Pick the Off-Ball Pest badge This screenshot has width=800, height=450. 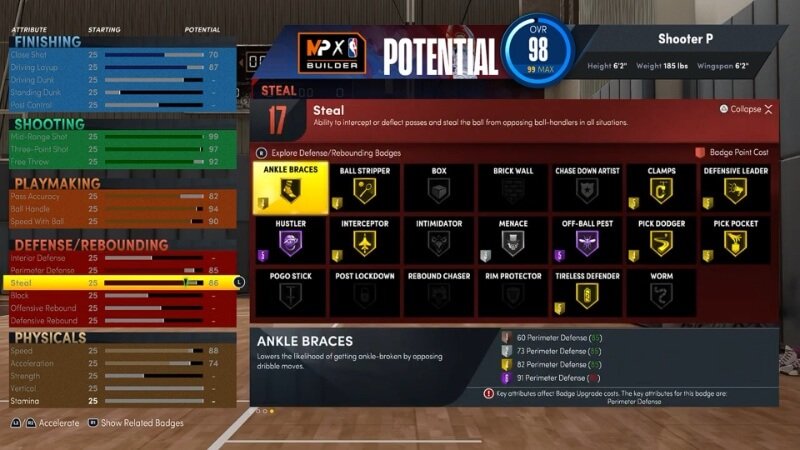coord(587,240)
